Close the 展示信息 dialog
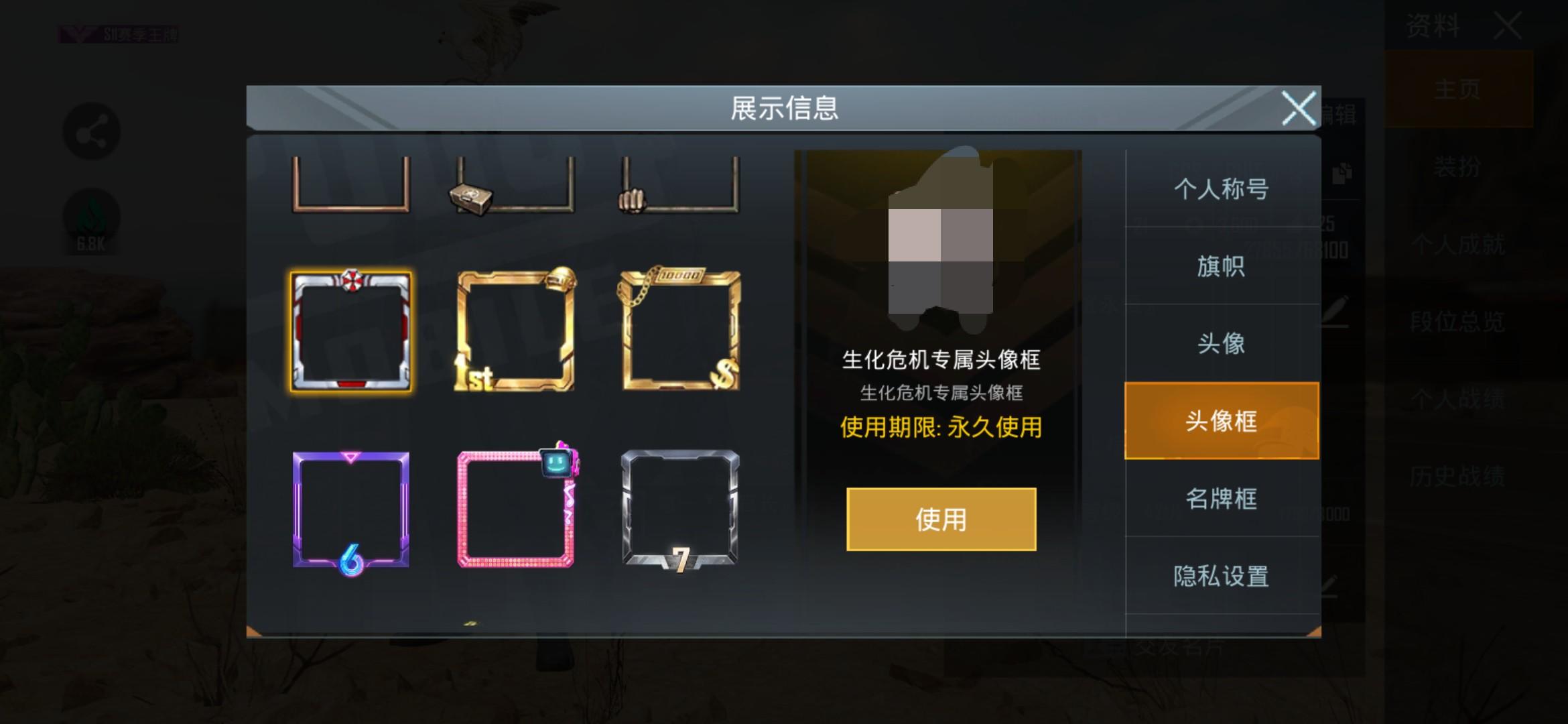Viewport: 1568px width, 724px height. (x=1299, y=109)
